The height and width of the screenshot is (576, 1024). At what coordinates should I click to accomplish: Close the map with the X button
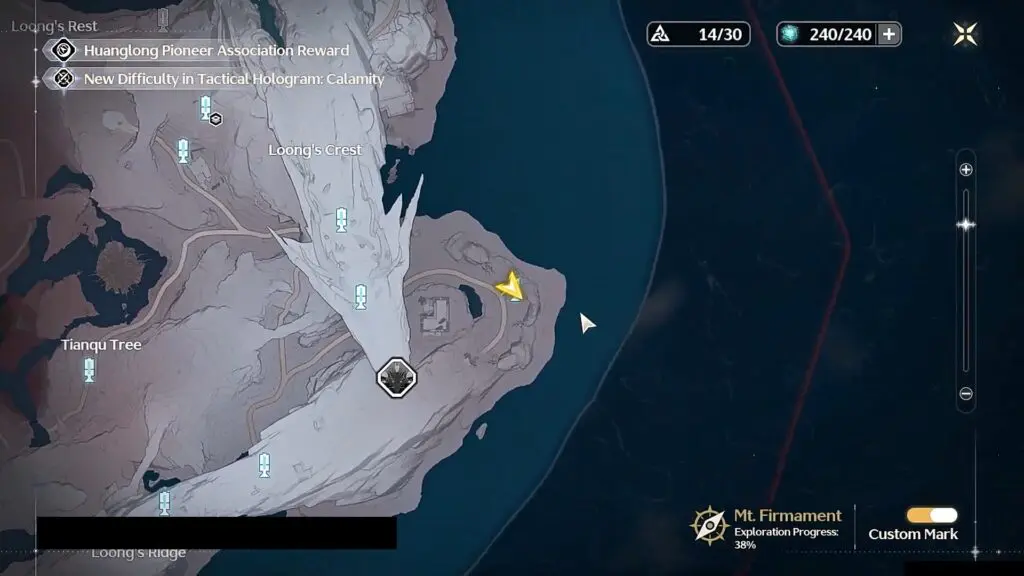965,34
